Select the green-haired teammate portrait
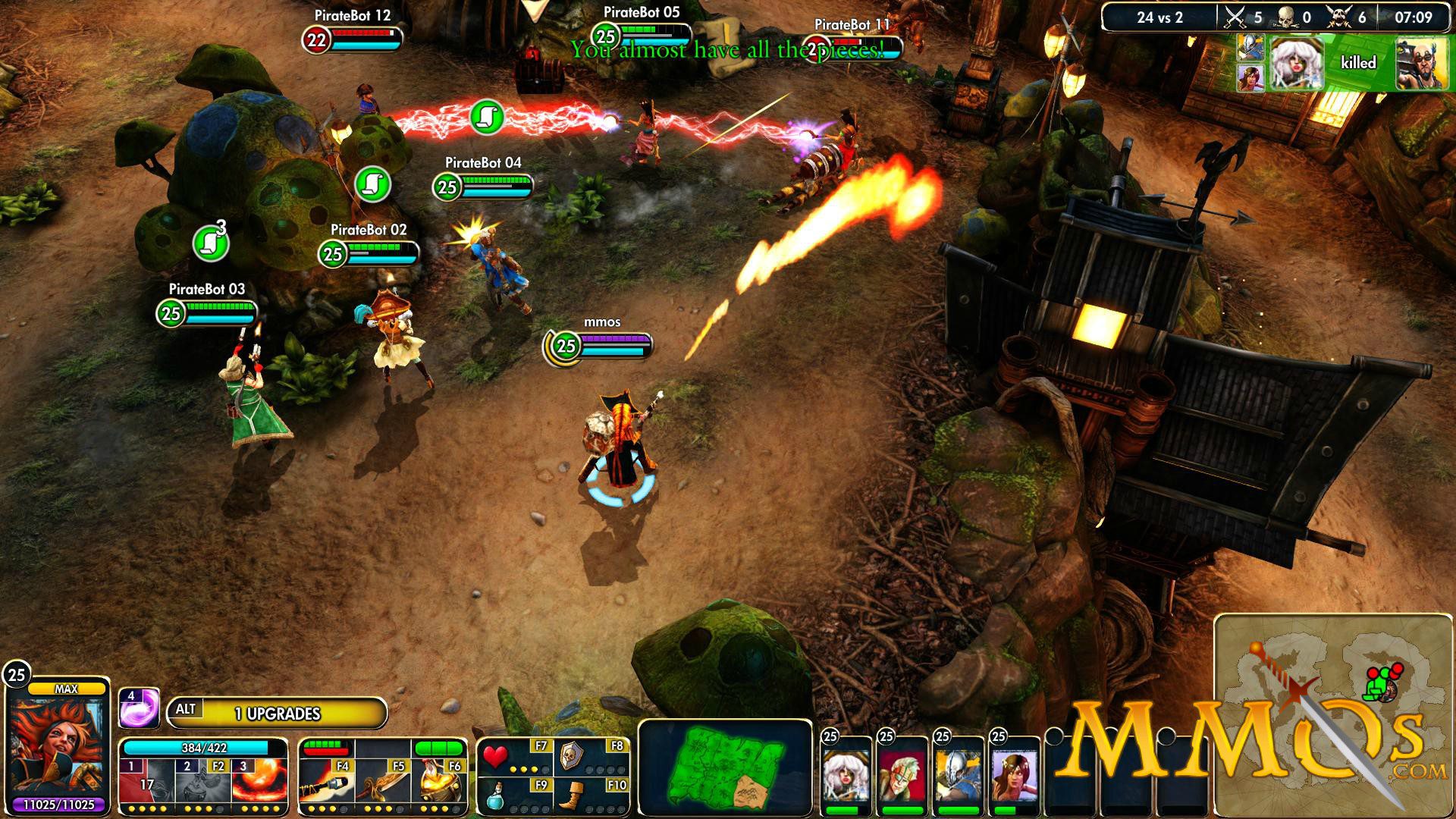This screenshot has height=819, width=1456. pyautogui.click(x=902, y=777)
